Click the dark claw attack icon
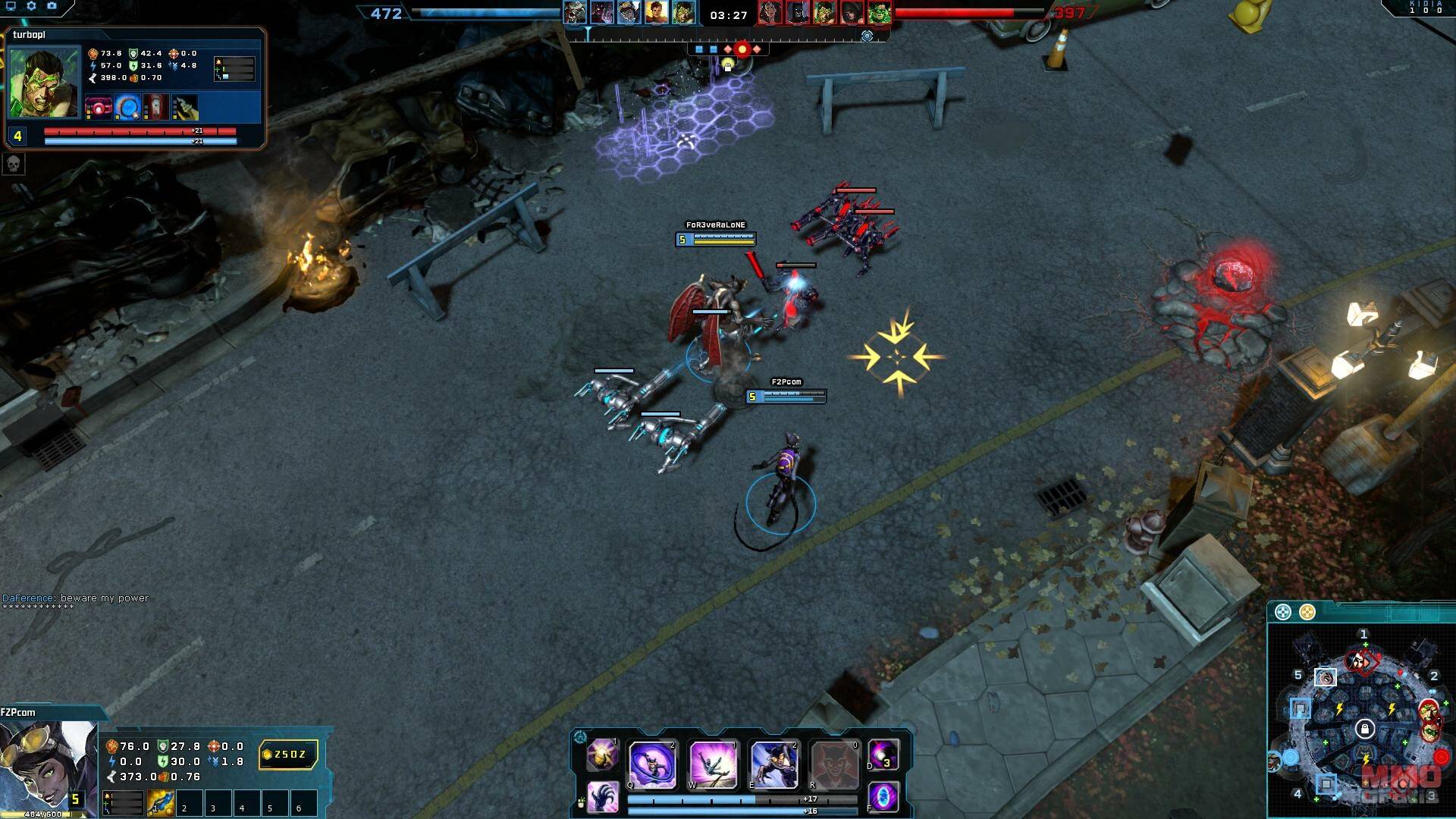This screenshot has height=819, width=1456. (603, 798)
